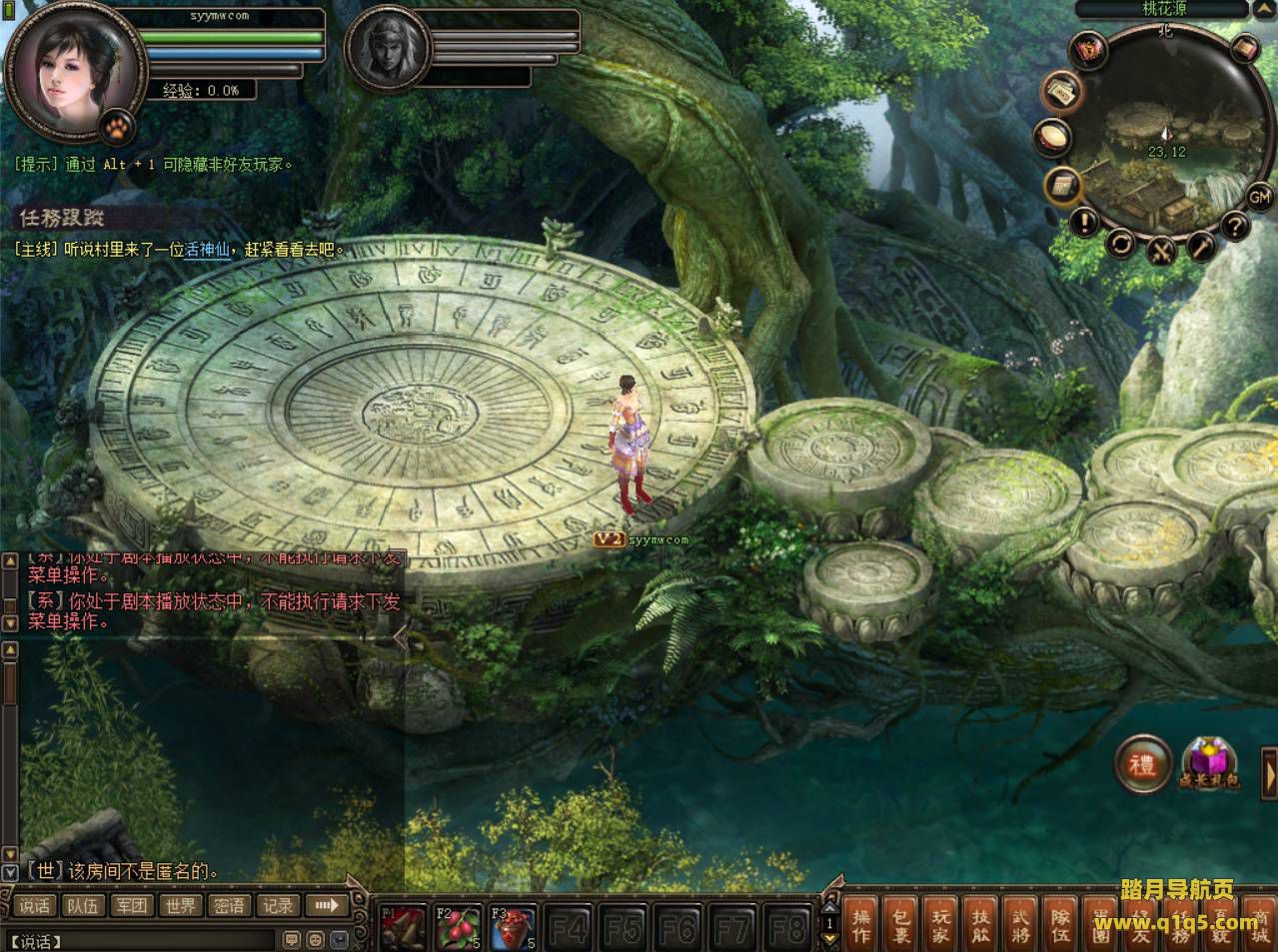The height and width of the screenshot is (952, 1278).
Task: Click the exclamation mark icon by minimap
Action: coord(1084,221)
